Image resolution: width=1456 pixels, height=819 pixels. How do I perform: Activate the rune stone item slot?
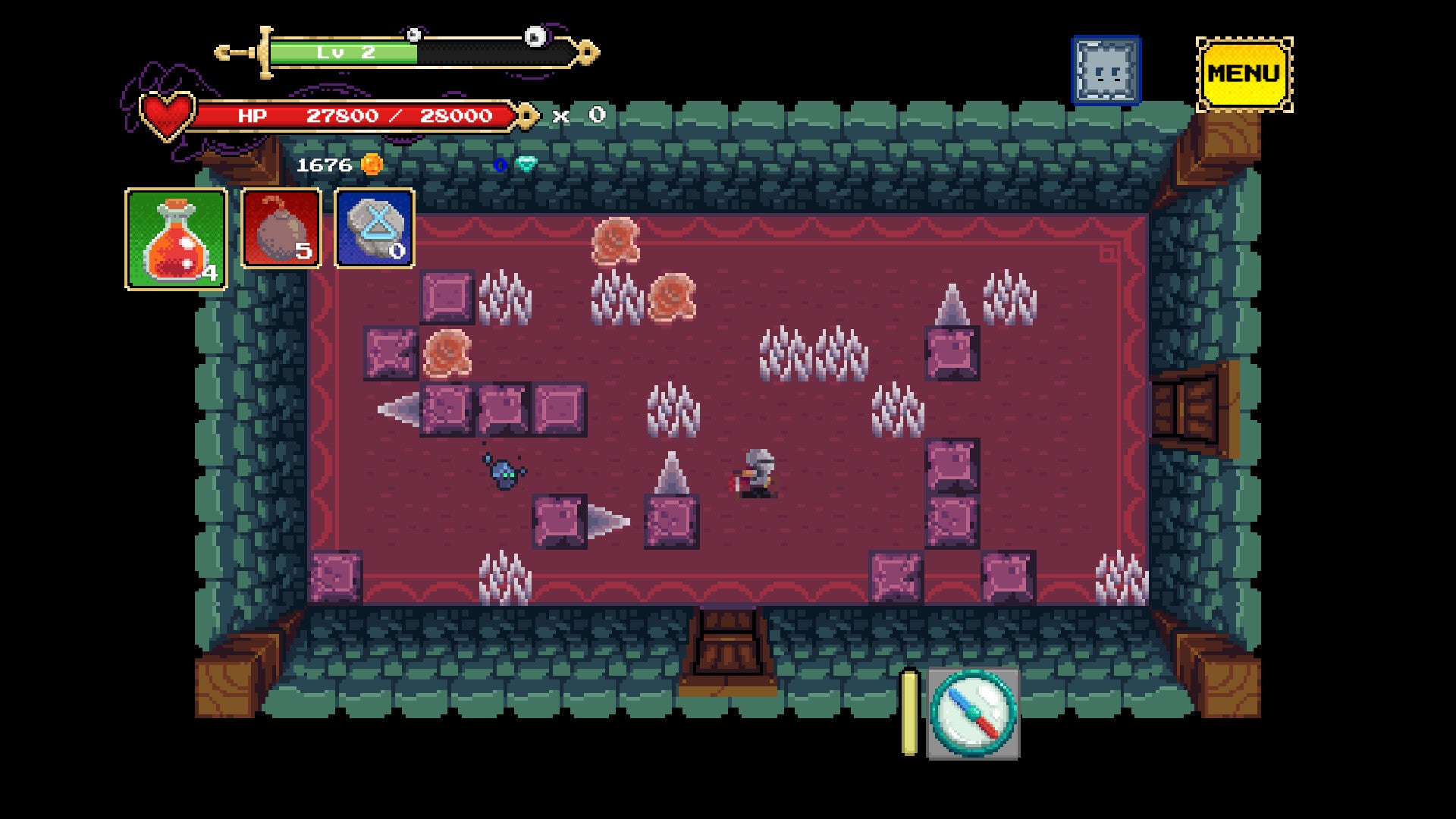(375, 228)
